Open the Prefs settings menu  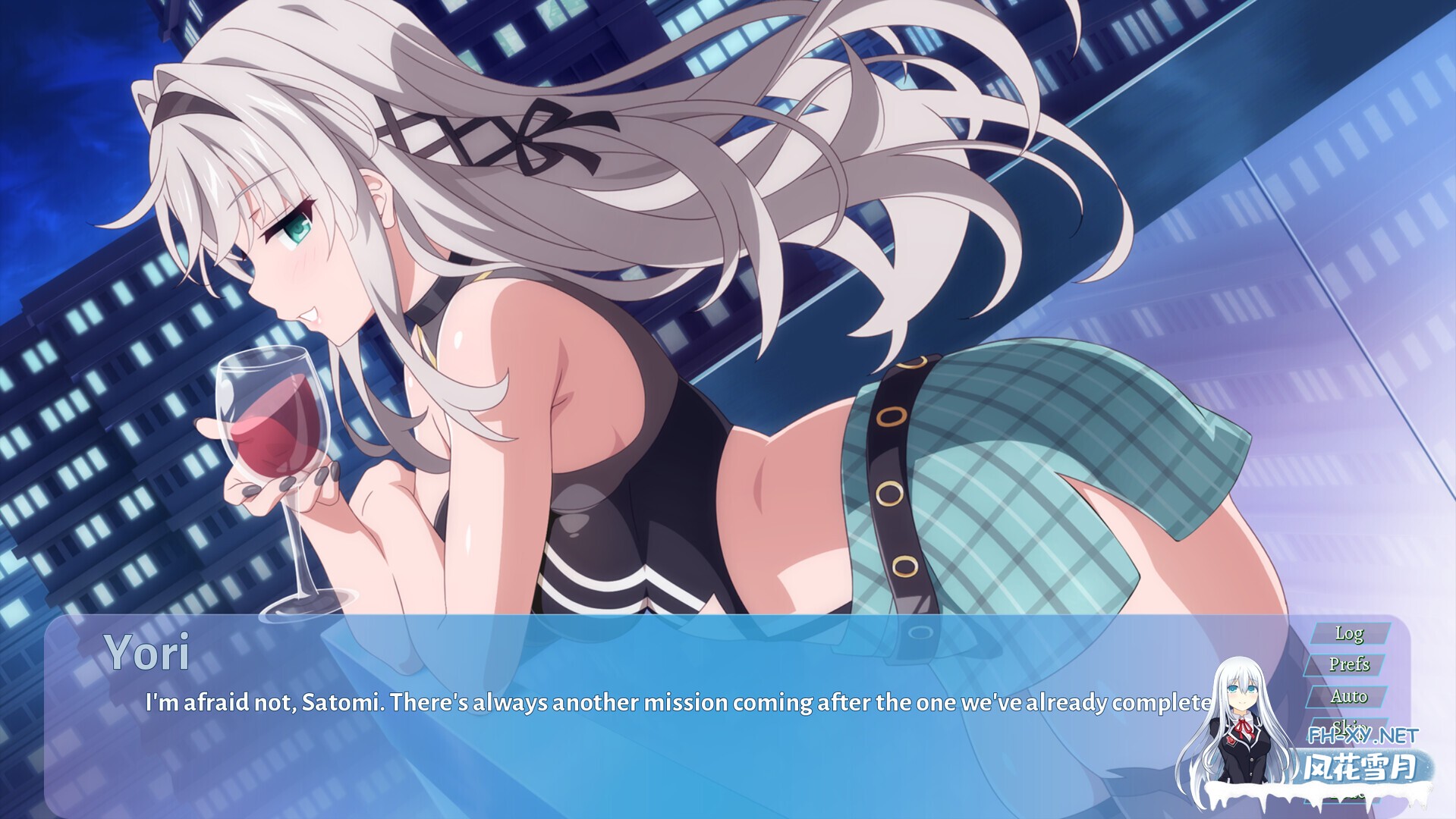1350,664
